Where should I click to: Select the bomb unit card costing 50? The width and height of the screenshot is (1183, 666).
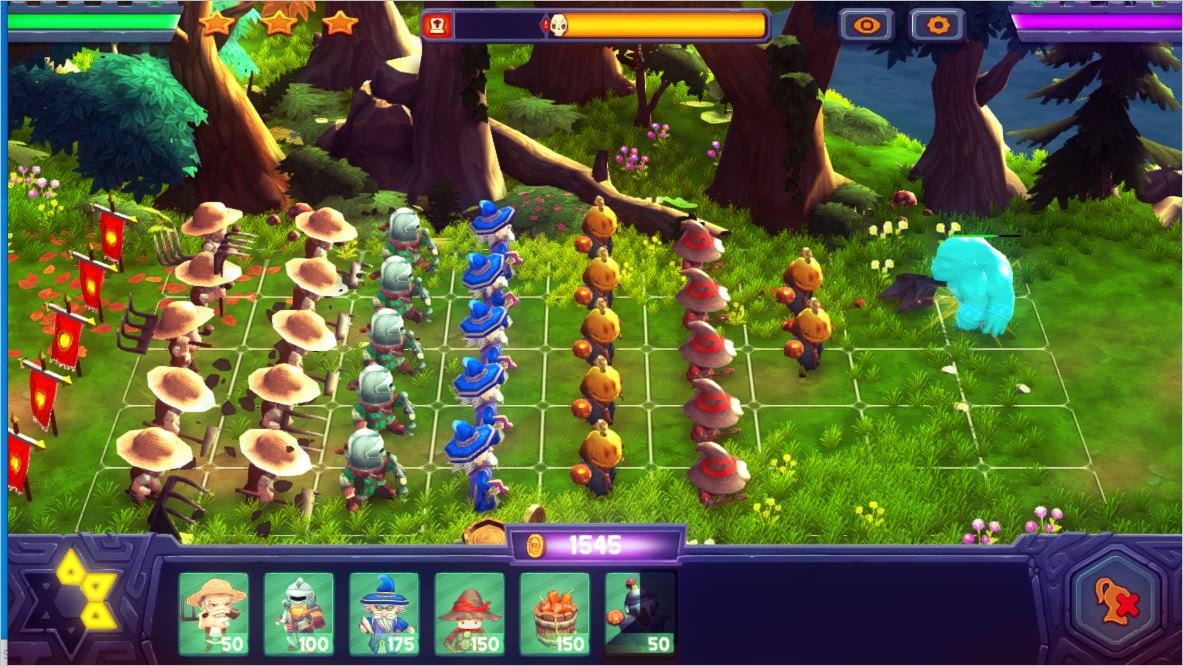(x=640, y=614)
